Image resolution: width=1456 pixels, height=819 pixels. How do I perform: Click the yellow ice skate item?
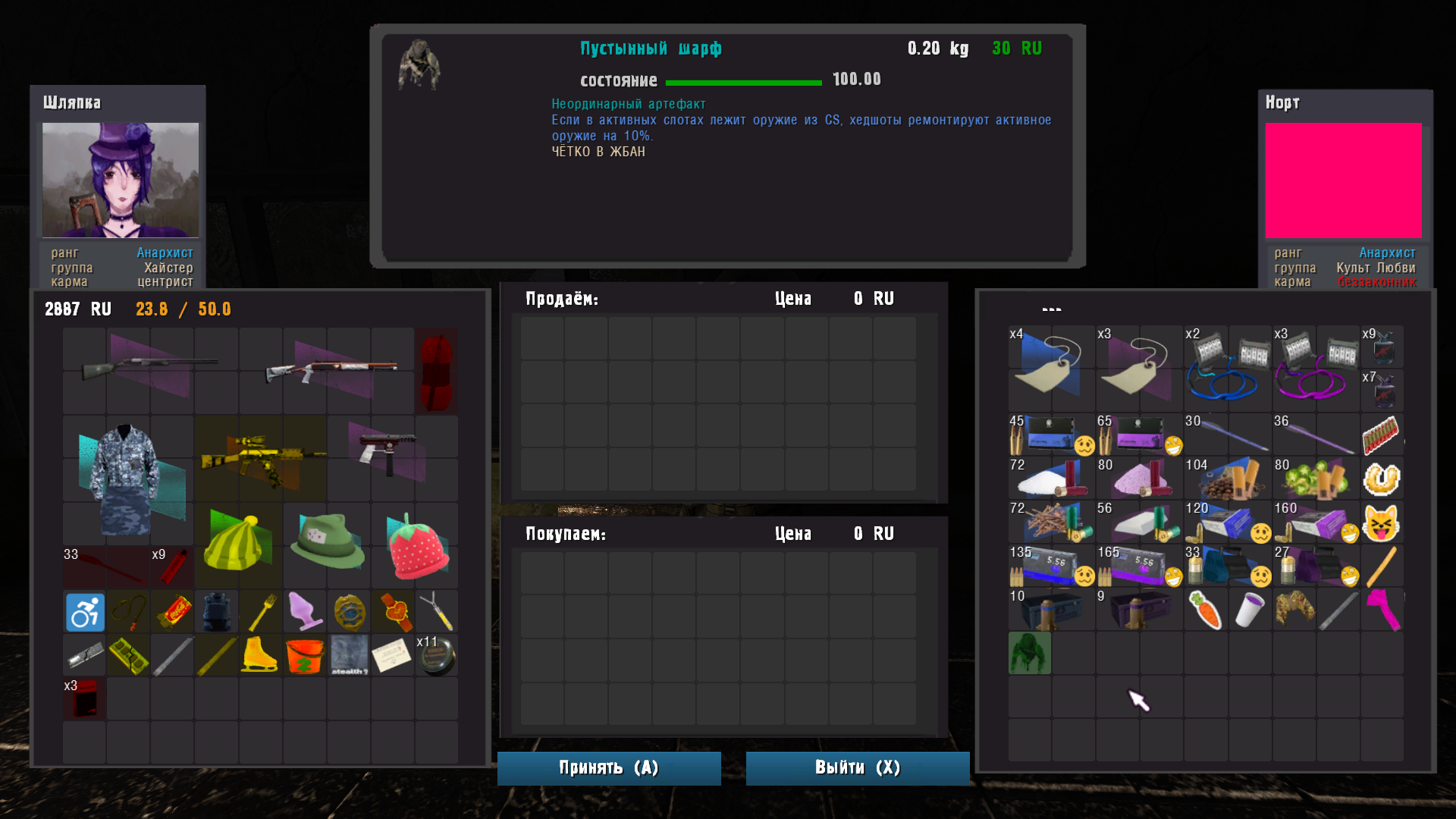(x=260, y=656)
